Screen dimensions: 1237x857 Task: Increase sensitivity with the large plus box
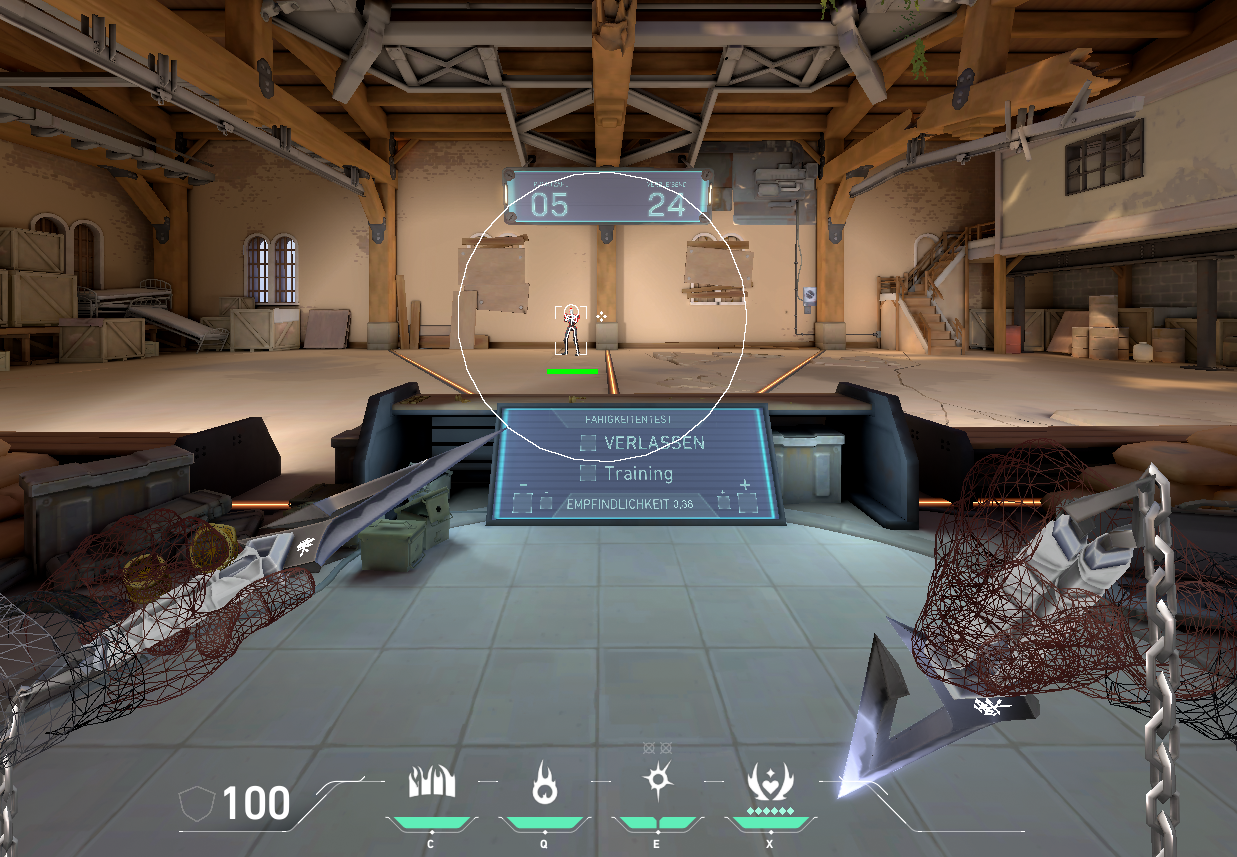pos(746,502)
